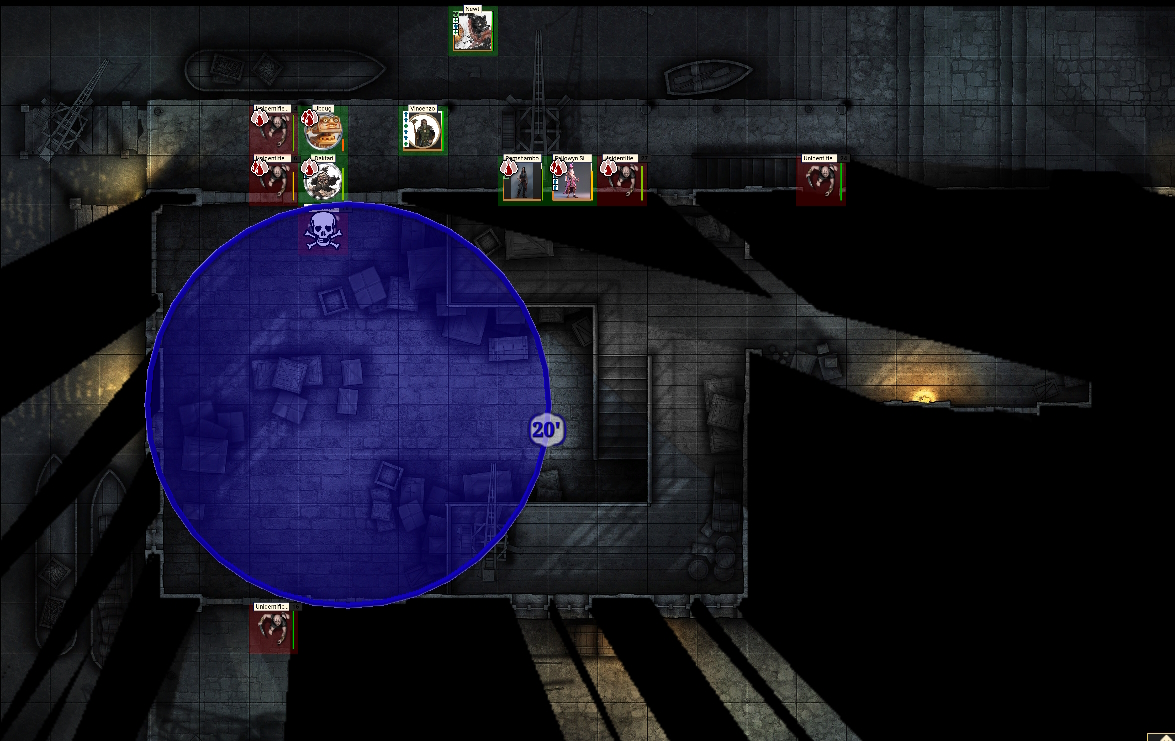The image size is (1175, 741).
Task: Select the pink-dressed character token
Action: (x=572, y=181)
